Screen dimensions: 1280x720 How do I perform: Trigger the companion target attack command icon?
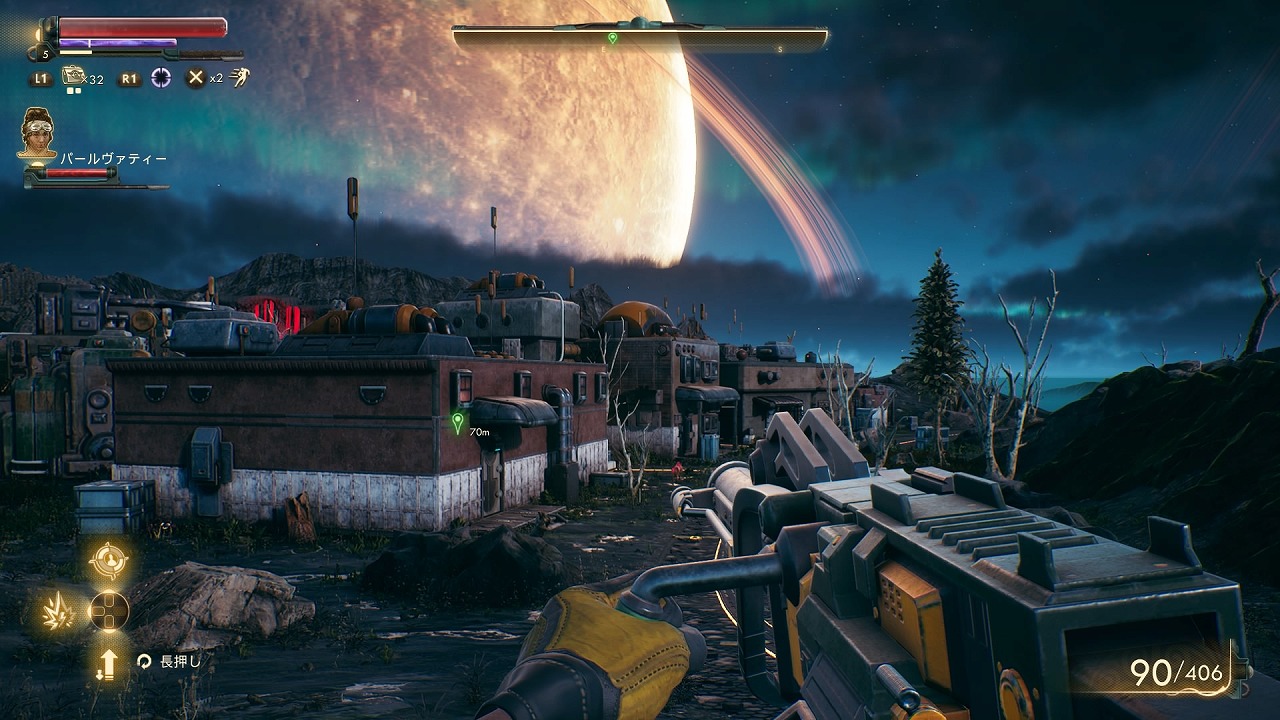[x=108, y=561]
